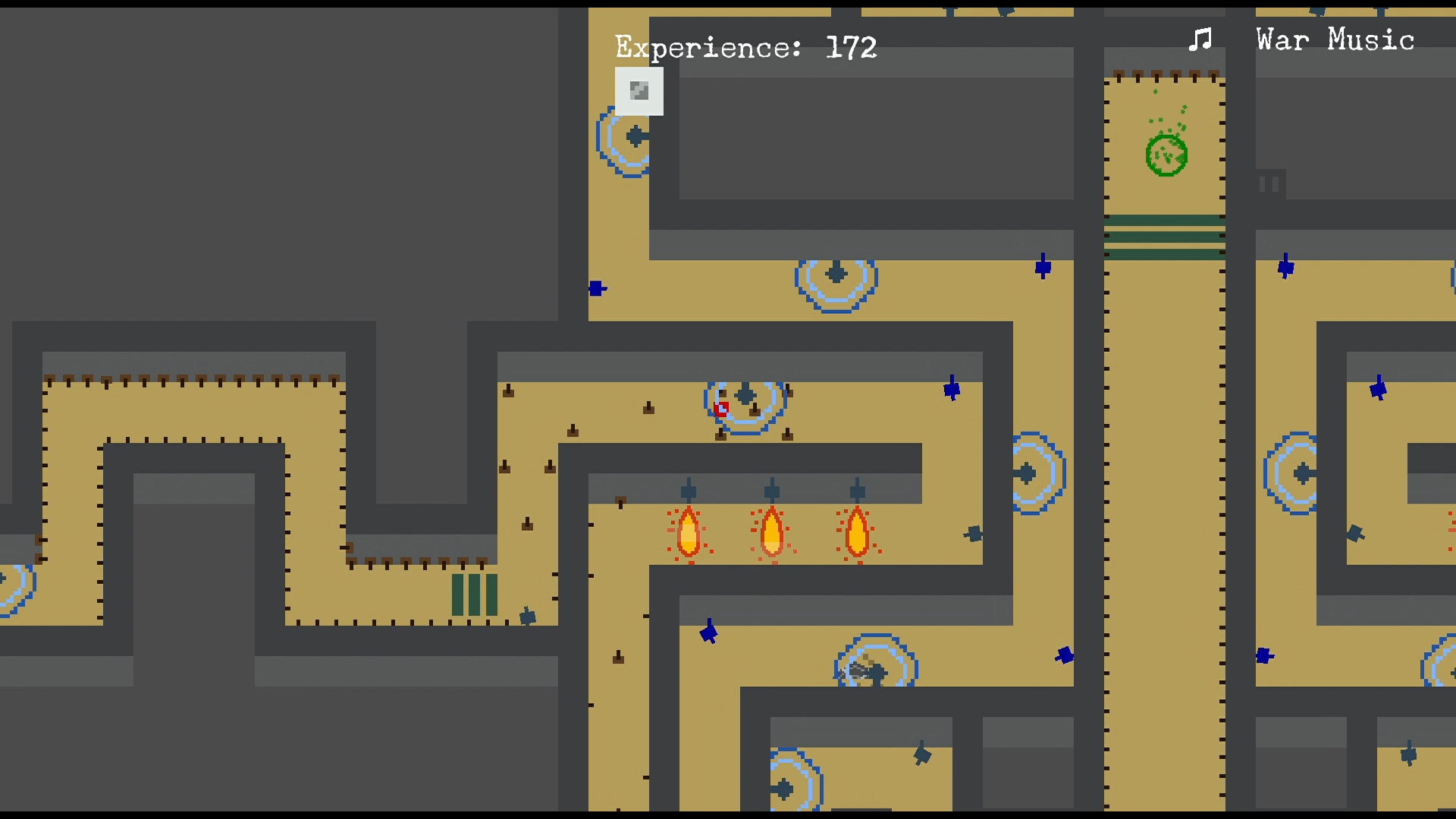1456x819 pixels.
Task: Click the blue enemy unit on the vertical path
Action: [x=1063, y=657]
